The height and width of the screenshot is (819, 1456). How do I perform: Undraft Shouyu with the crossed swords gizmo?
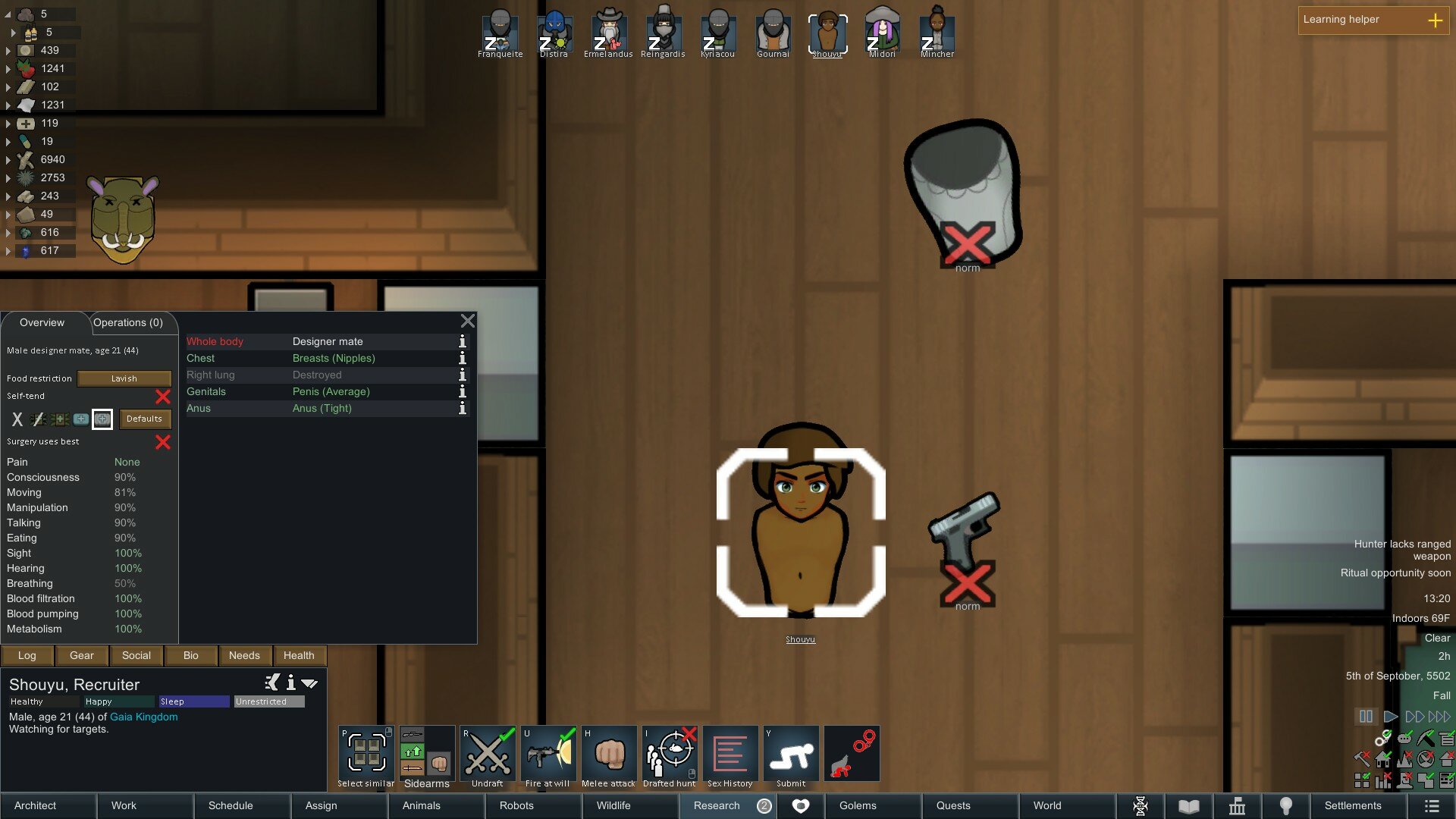pyautogui.click(x=488, y=753)
